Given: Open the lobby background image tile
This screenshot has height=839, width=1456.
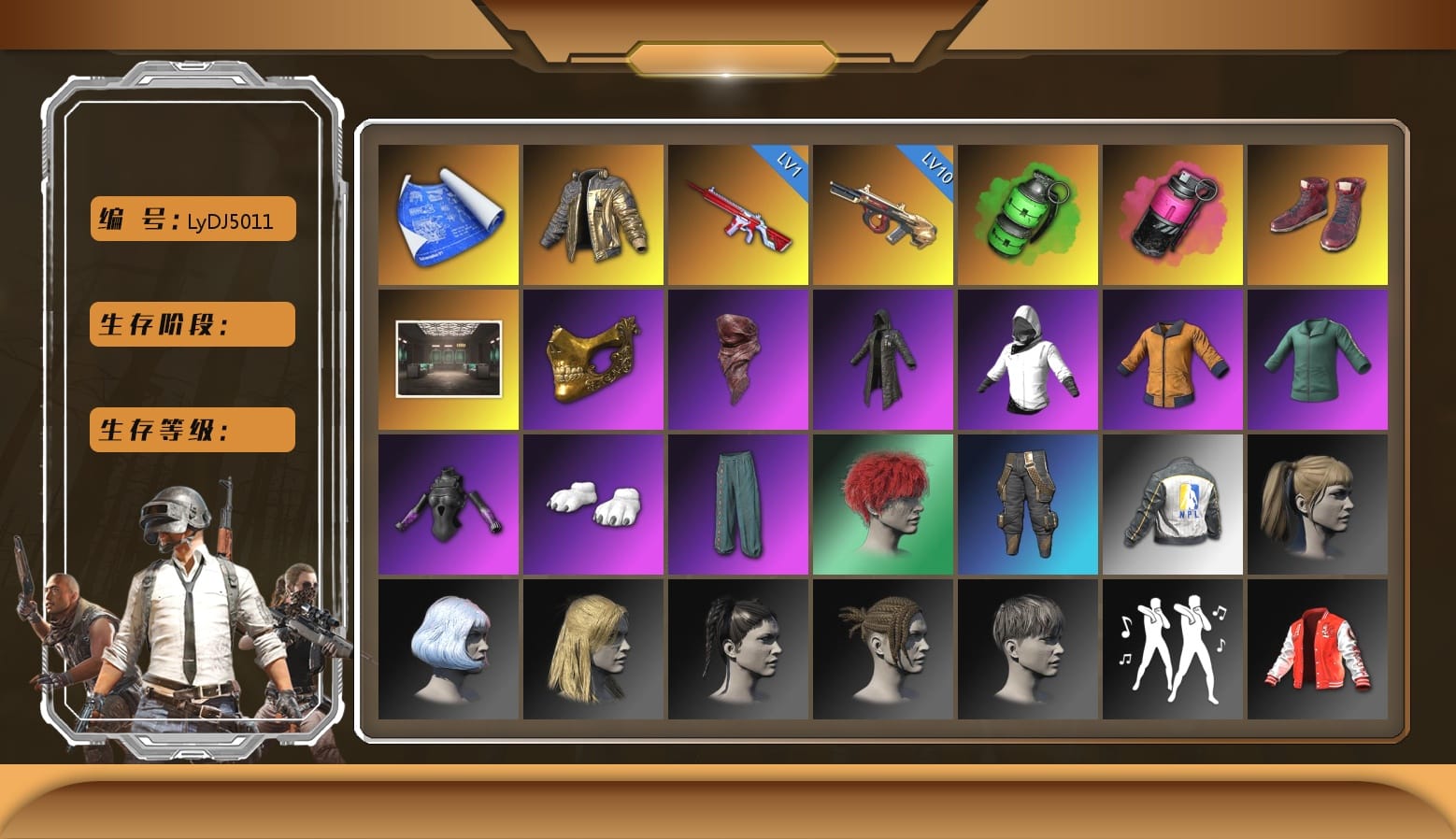Looking at the screenshot, I should pyautogui.click(x=449, y=360).
